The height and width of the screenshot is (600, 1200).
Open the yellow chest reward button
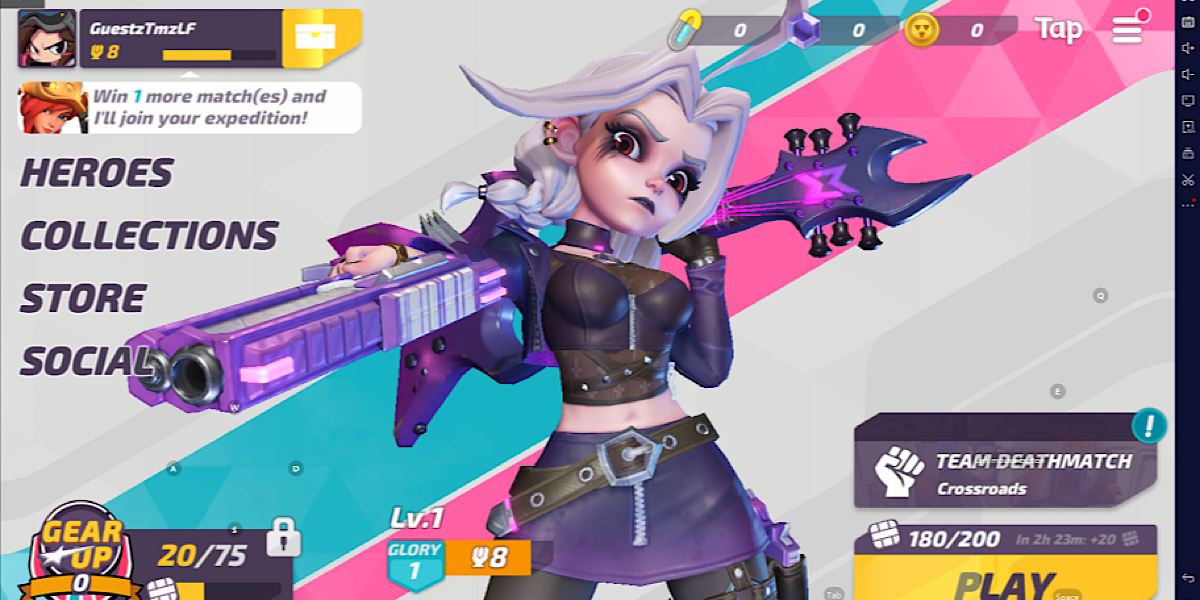[x=321, y=38]
